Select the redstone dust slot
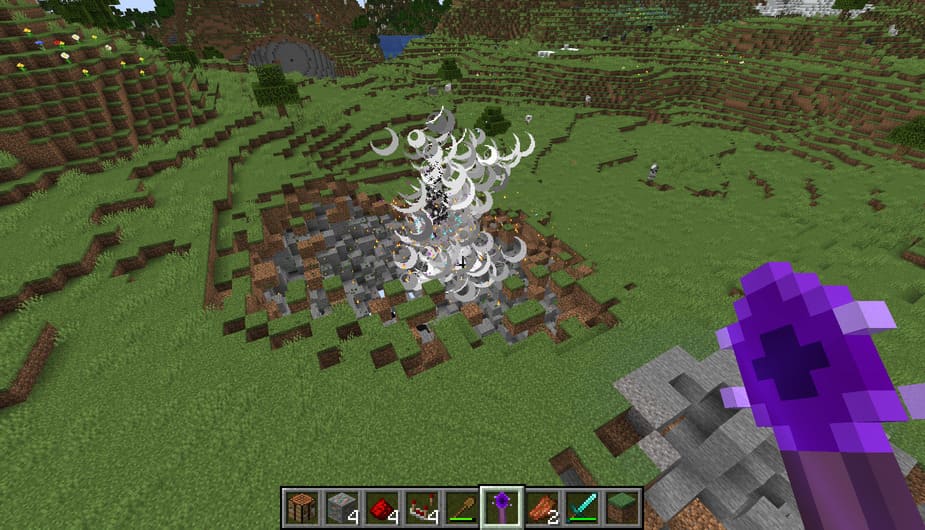 [380, 508]
